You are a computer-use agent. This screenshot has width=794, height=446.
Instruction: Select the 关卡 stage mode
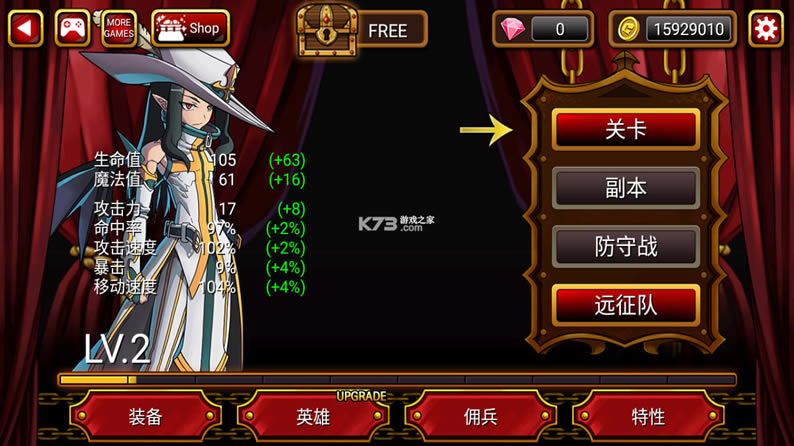pos(626,130)
